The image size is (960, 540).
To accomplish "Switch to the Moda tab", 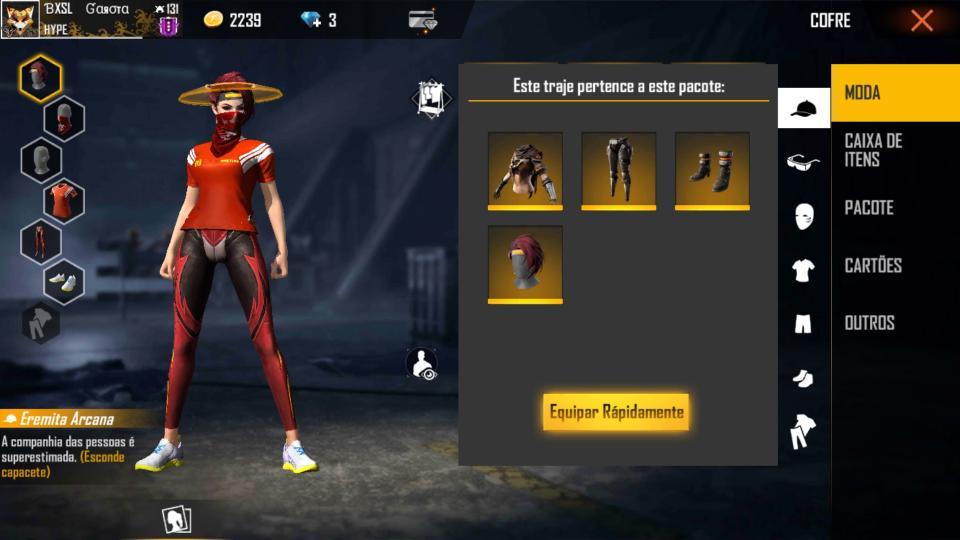I will point(894,93).
